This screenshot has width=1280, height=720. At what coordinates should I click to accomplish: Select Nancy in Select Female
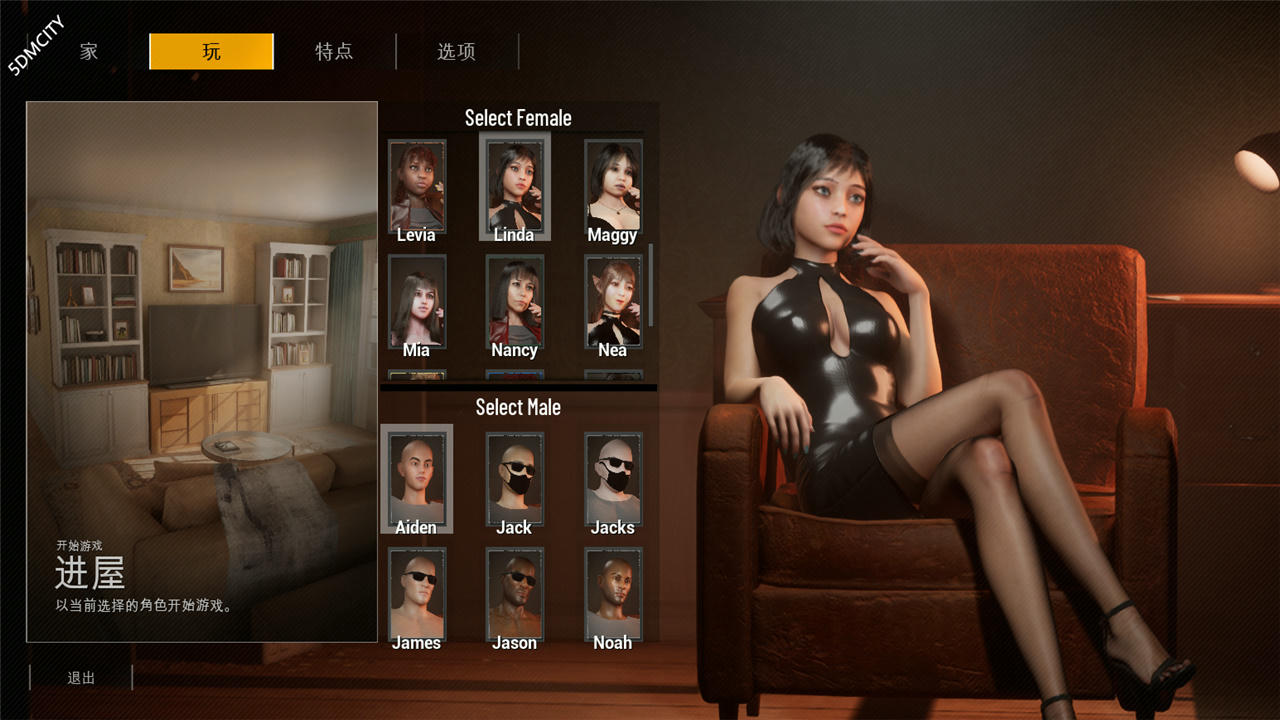click(514, 300)
